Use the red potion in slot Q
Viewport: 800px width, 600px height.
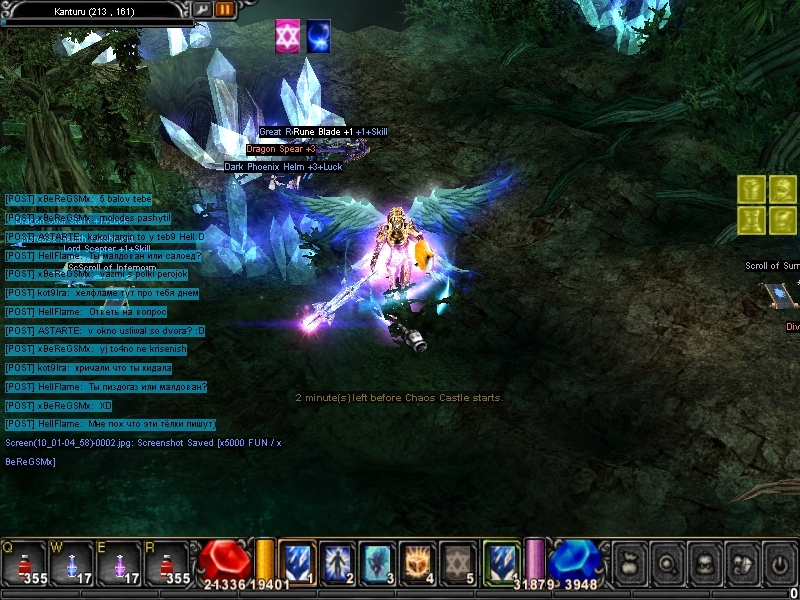click(x=28, y=563)
